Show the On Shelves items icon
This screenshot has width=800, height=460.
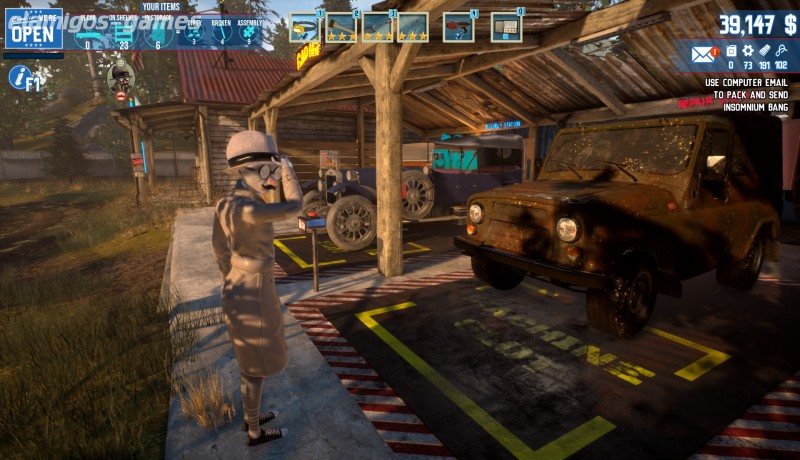point(124,33)
